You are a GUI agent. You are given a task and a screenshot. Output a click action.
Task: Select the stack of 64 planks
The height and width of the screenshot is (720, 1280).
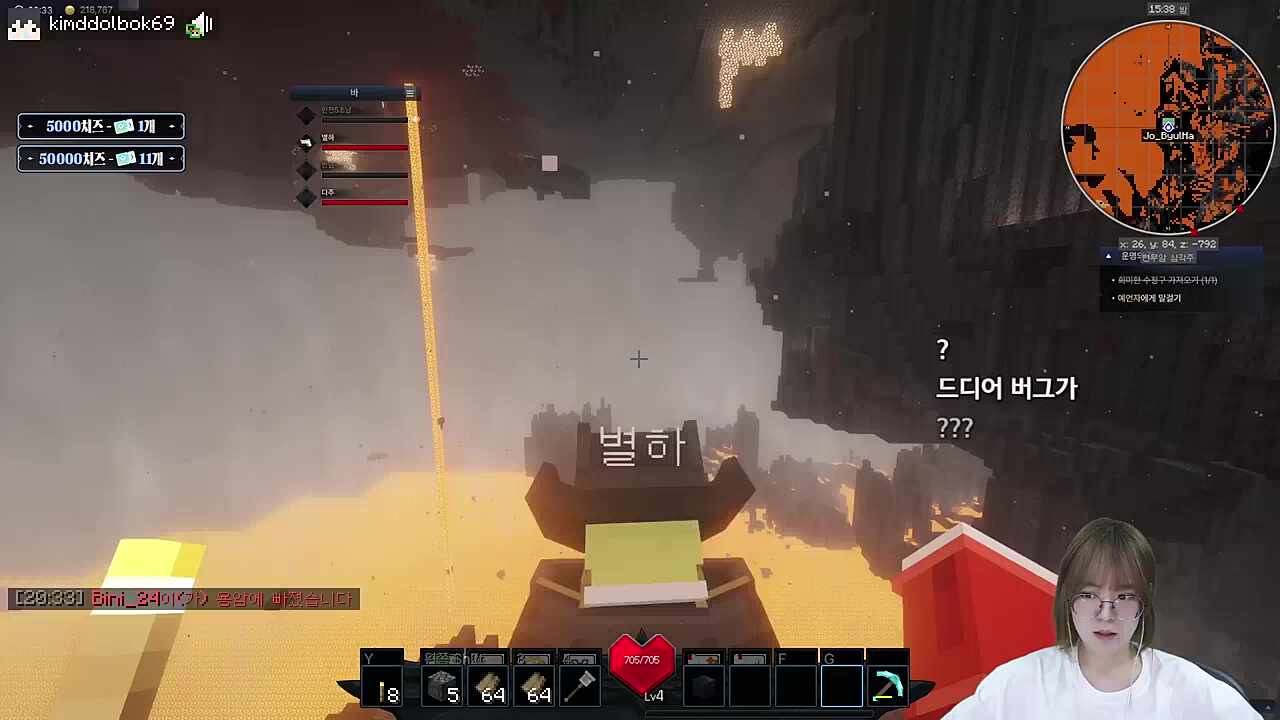click(490, 685)
